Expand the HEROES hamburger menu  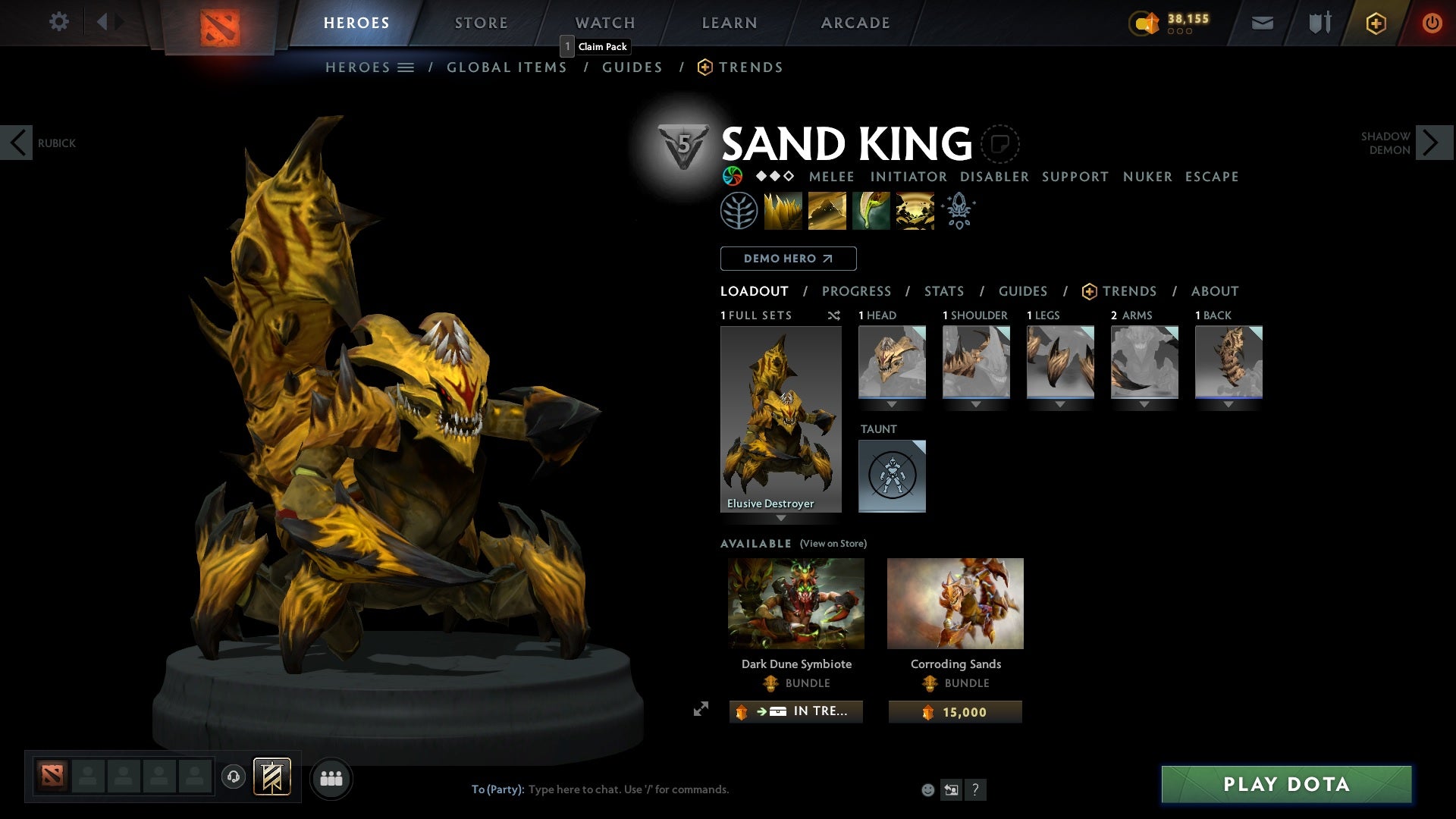coord(406,67)
